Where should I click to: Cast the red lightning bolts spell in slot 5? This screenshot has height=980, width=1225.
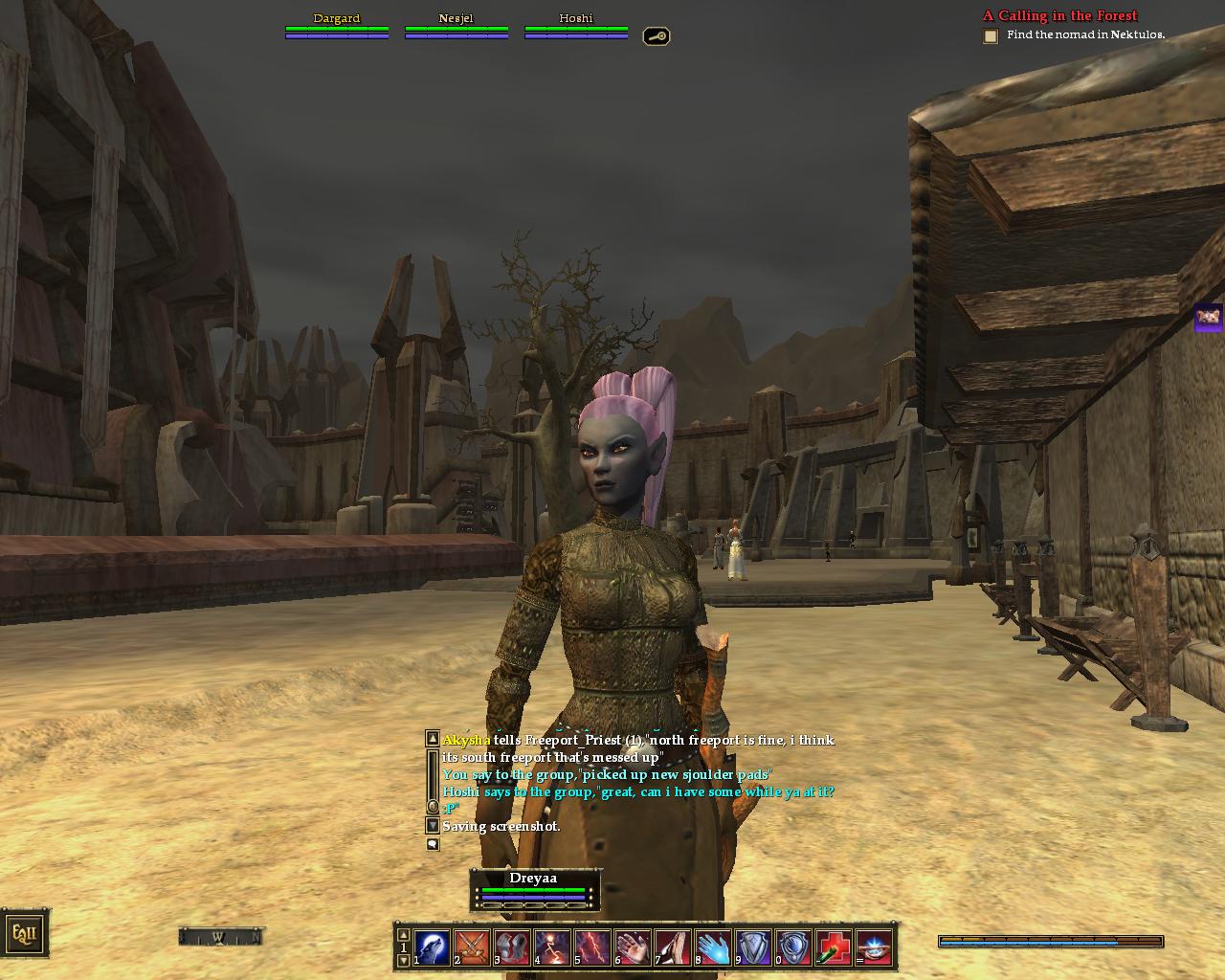coord(592,947)
